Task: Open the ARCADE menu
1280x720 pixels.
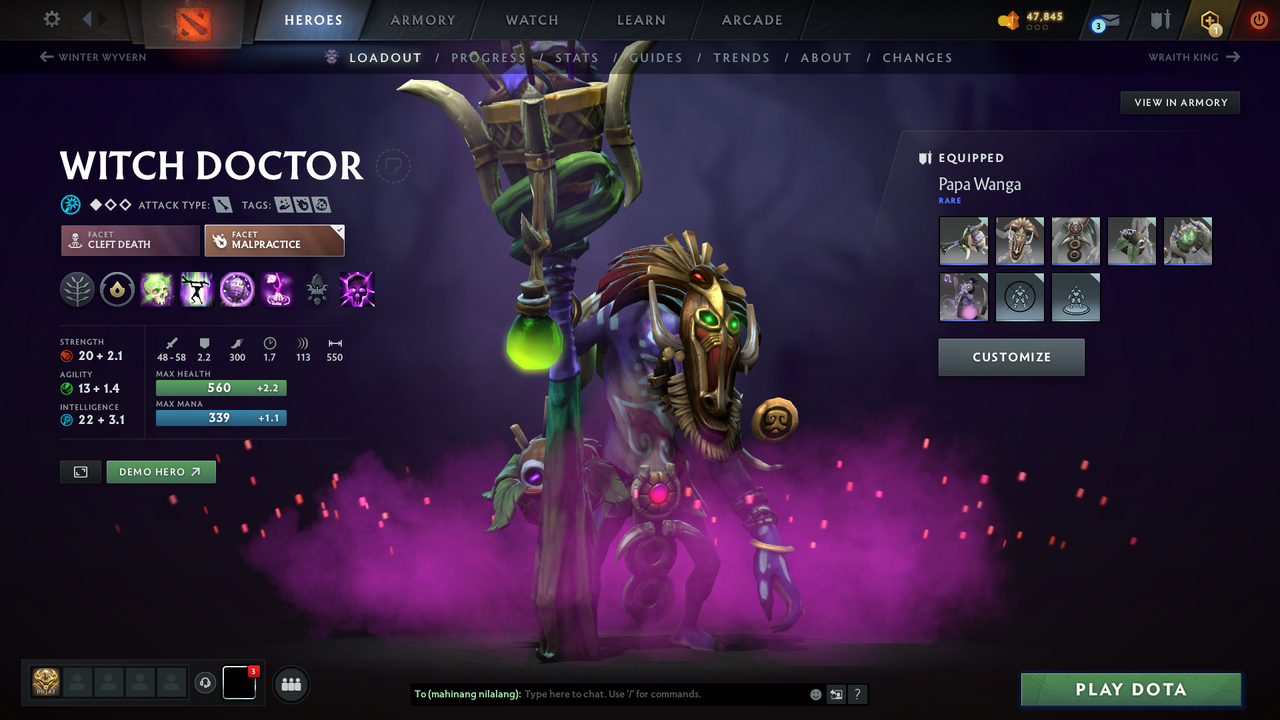Action: (751, 20)
